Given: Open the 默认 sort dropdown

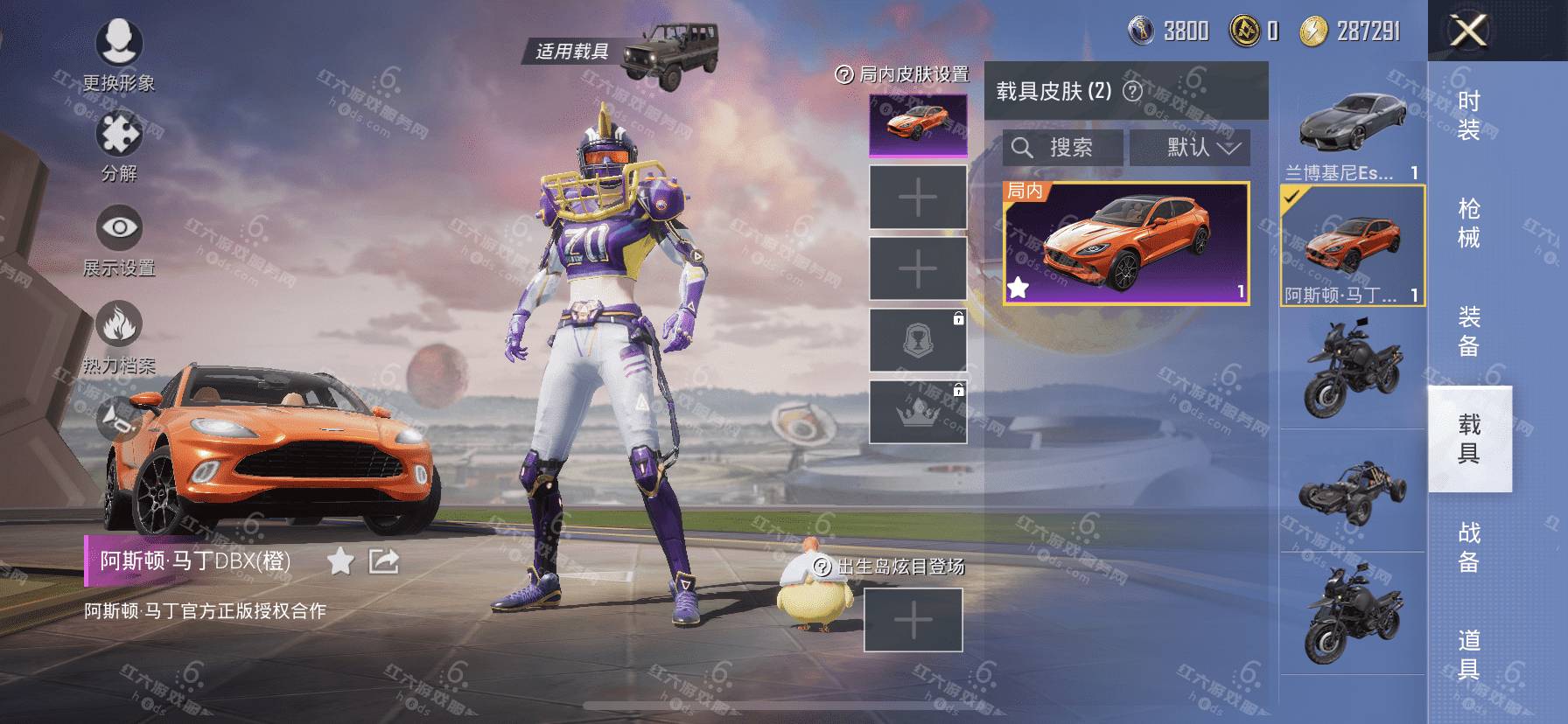Looking at the screenshot, I should coord(1190,148).
